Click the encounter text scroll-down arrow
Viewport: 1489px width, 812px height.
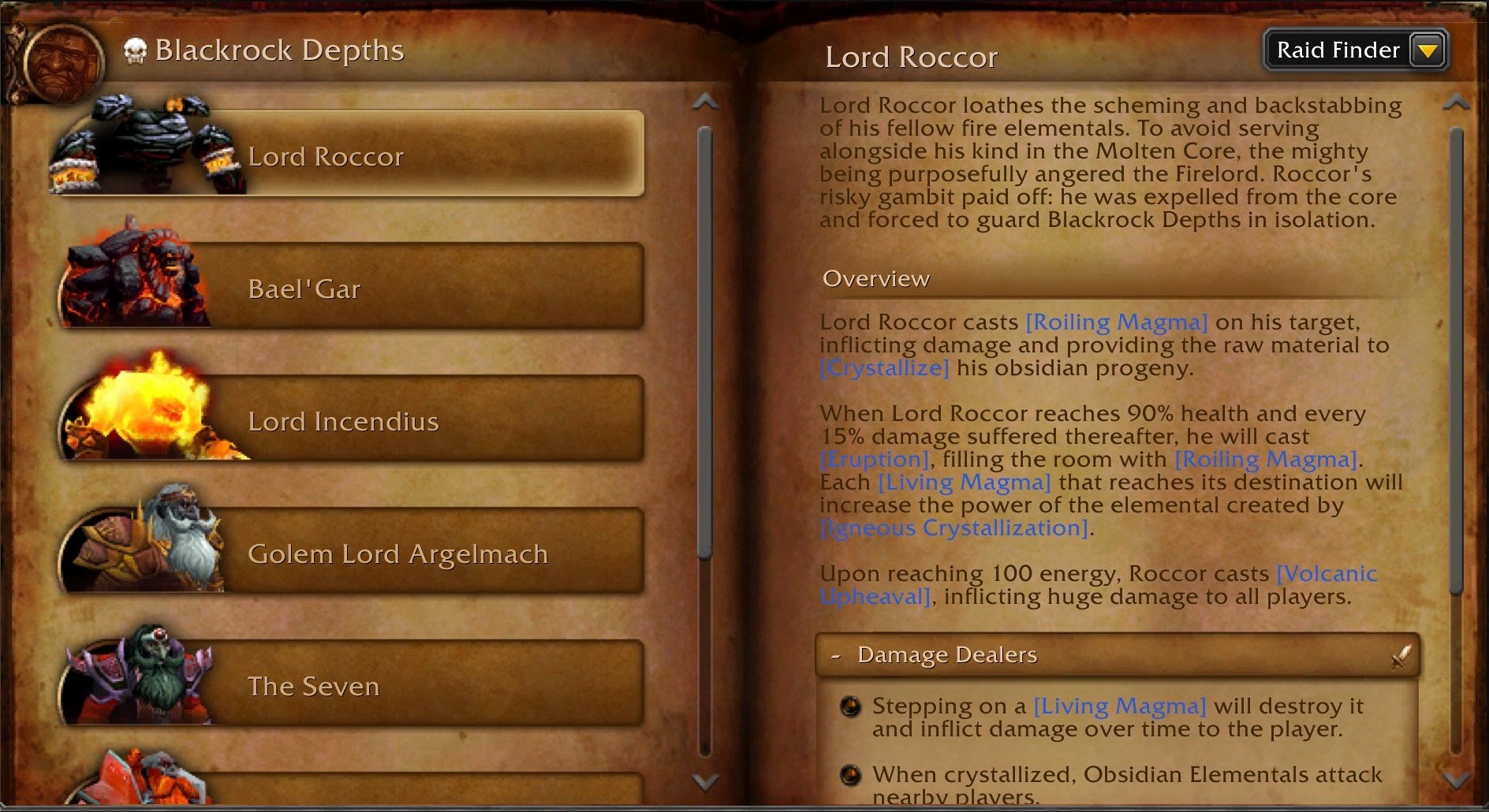coord(1456,780)
